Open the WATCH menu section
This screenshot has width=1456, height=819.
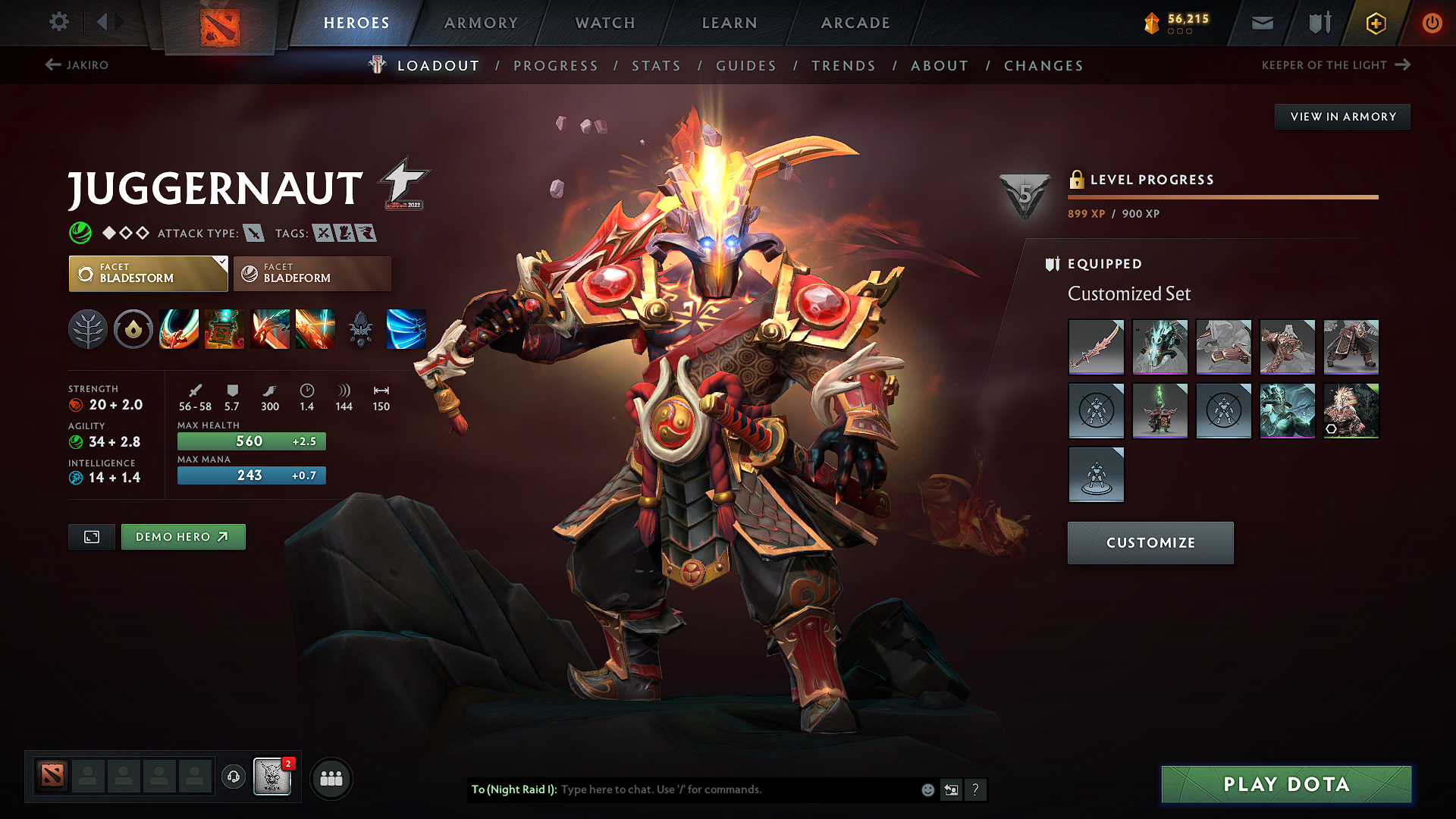604,23
